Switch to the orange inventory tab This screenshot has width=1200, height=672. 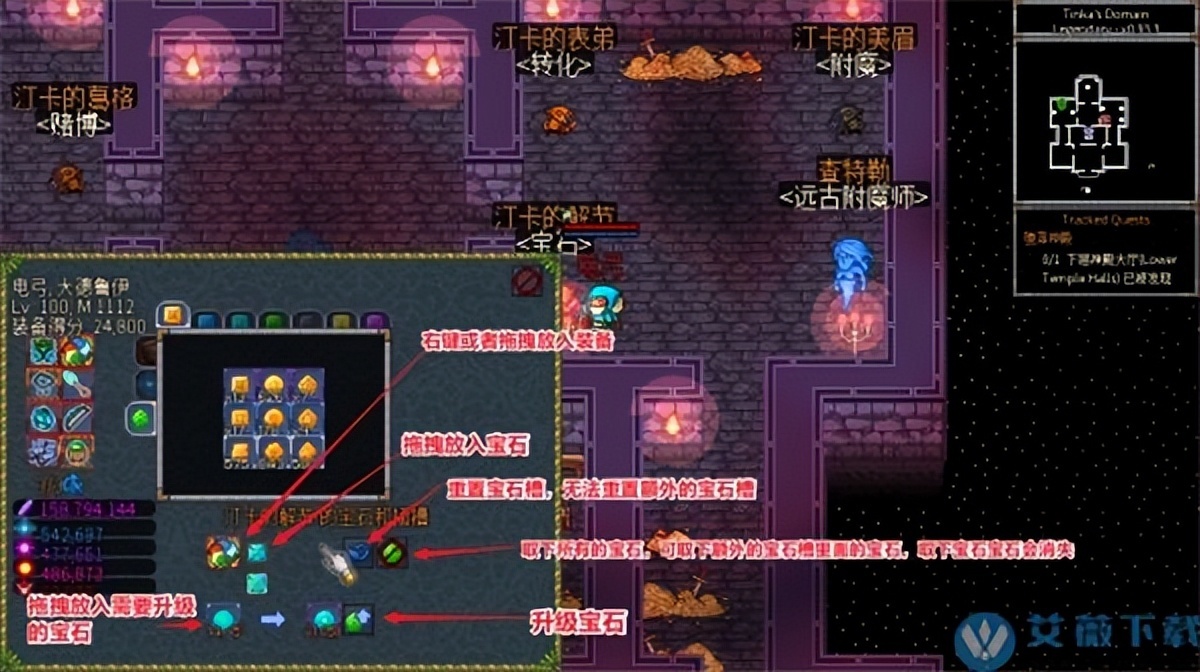point(172,317)
